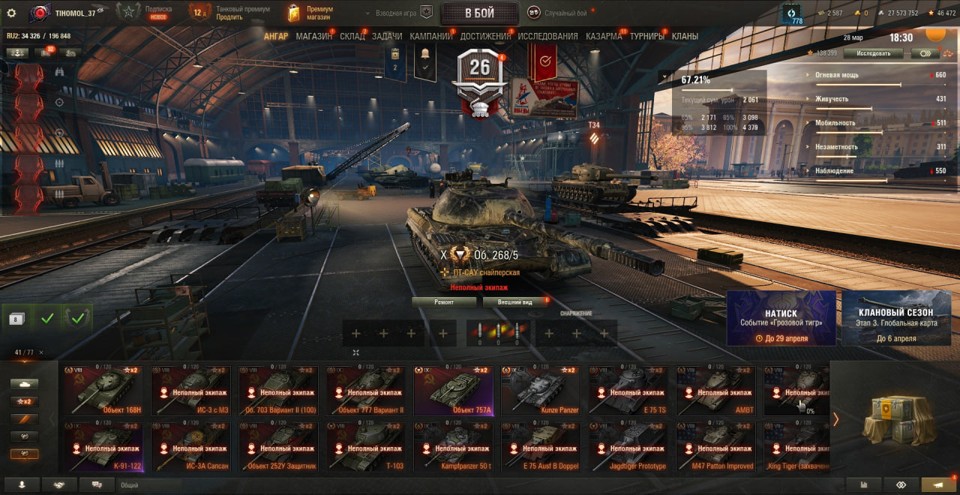Image resolution: width=960 pixels, height=495 pixels.
Task: Open the ЗАДАЧИ tab
Action: 387,36
